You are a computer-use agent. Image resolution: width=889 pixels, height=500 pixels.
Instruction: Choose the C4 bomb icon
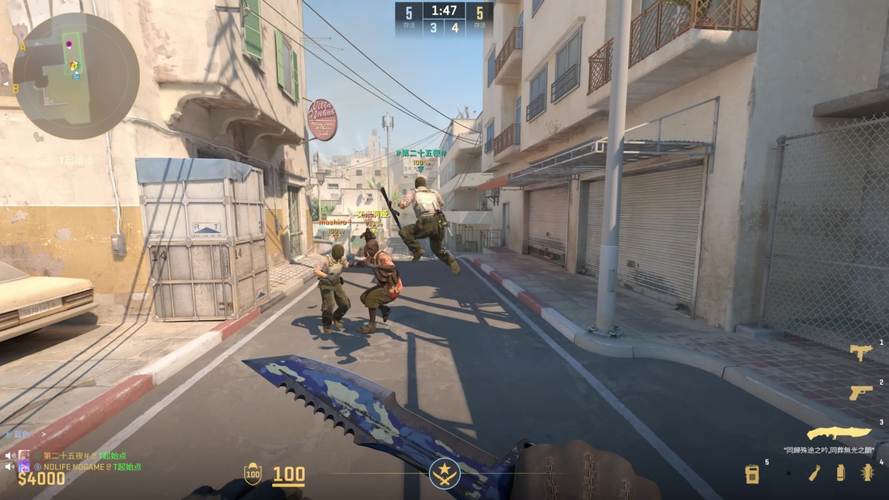point(752,474)
